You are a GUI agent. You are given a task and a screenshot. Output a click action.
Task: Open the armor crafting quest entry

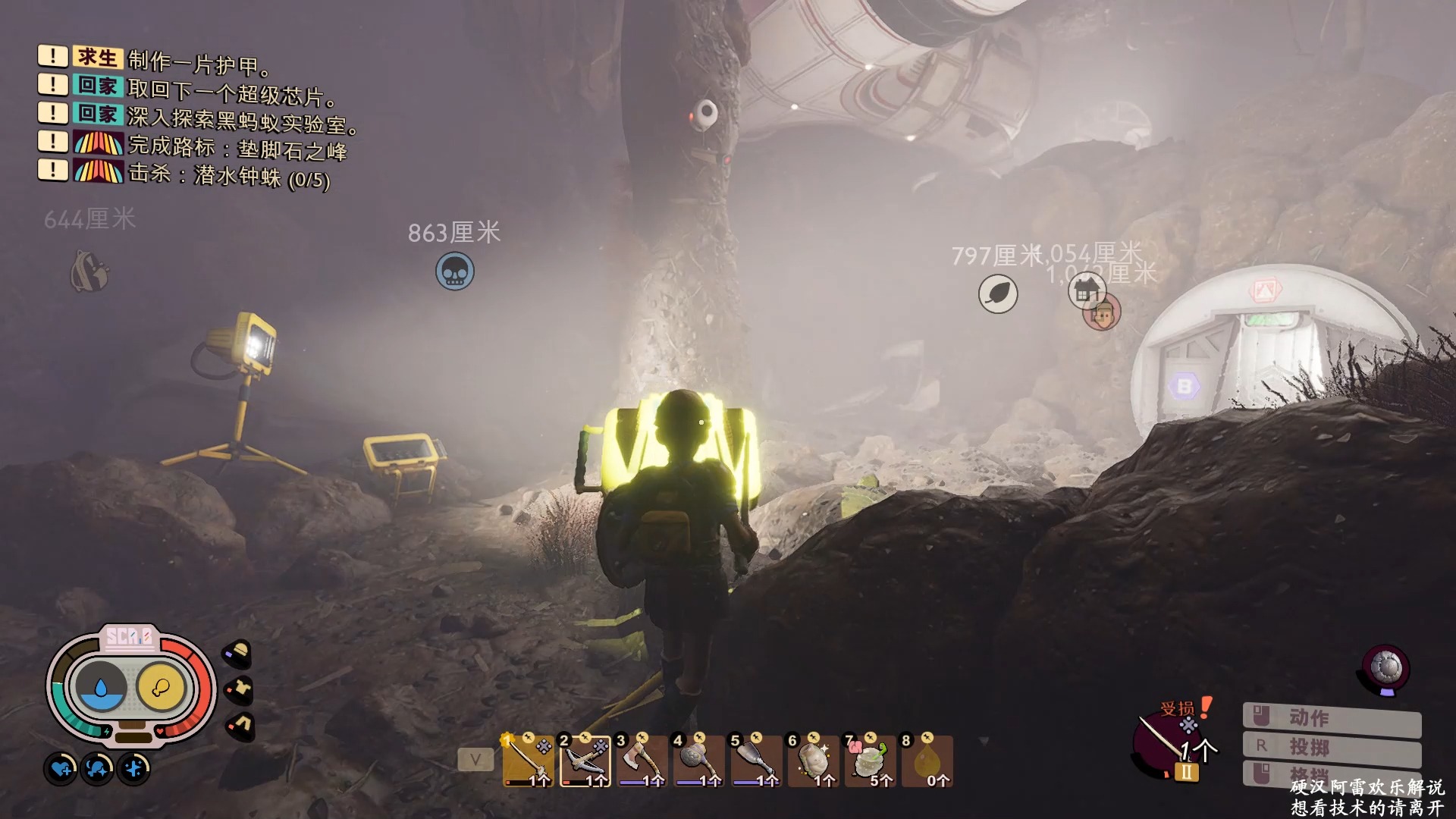[x=199, y=62]
